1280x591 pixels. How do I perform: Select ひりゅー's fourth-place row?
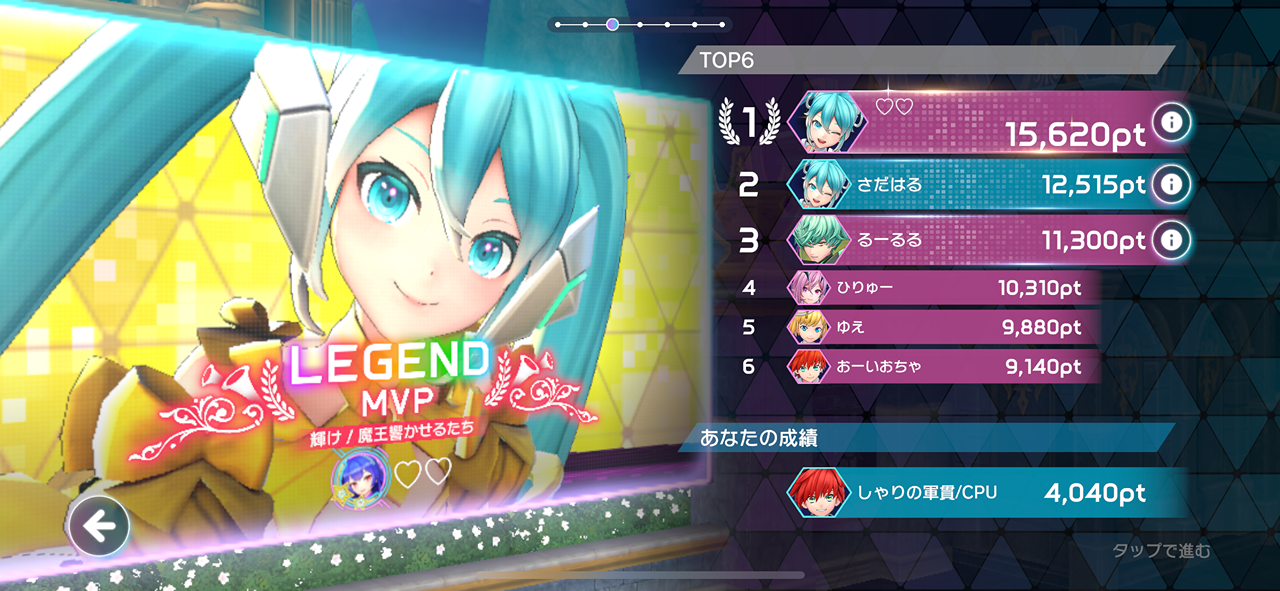[940, 289]
